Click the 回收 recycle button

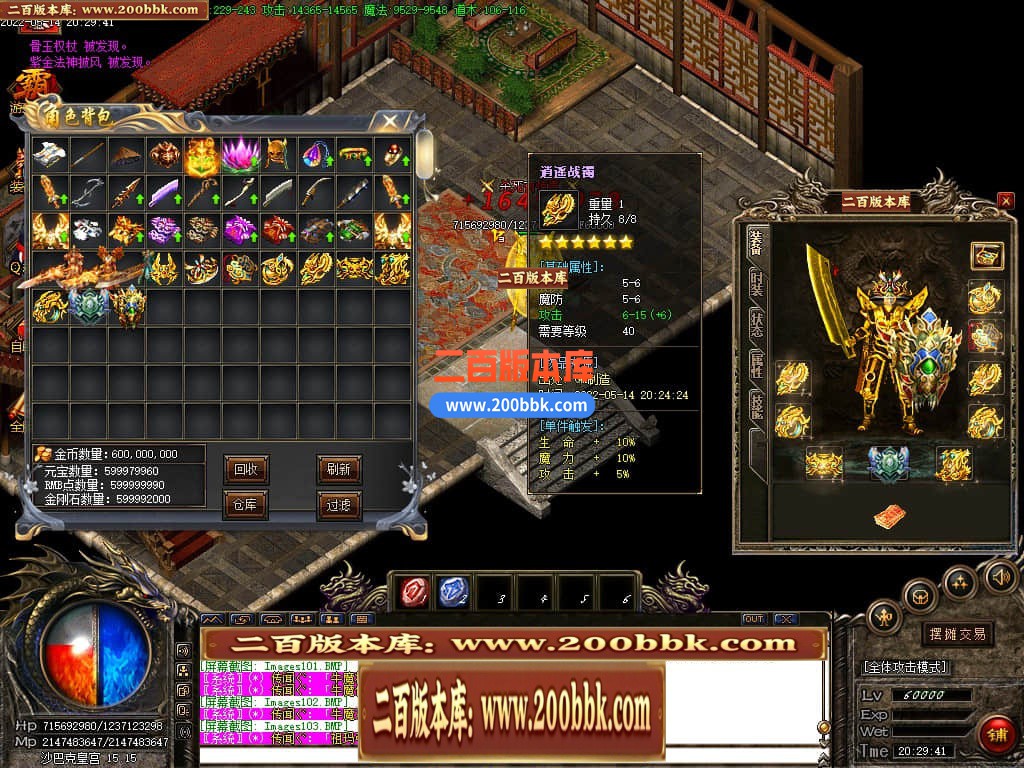coord(245,469)
